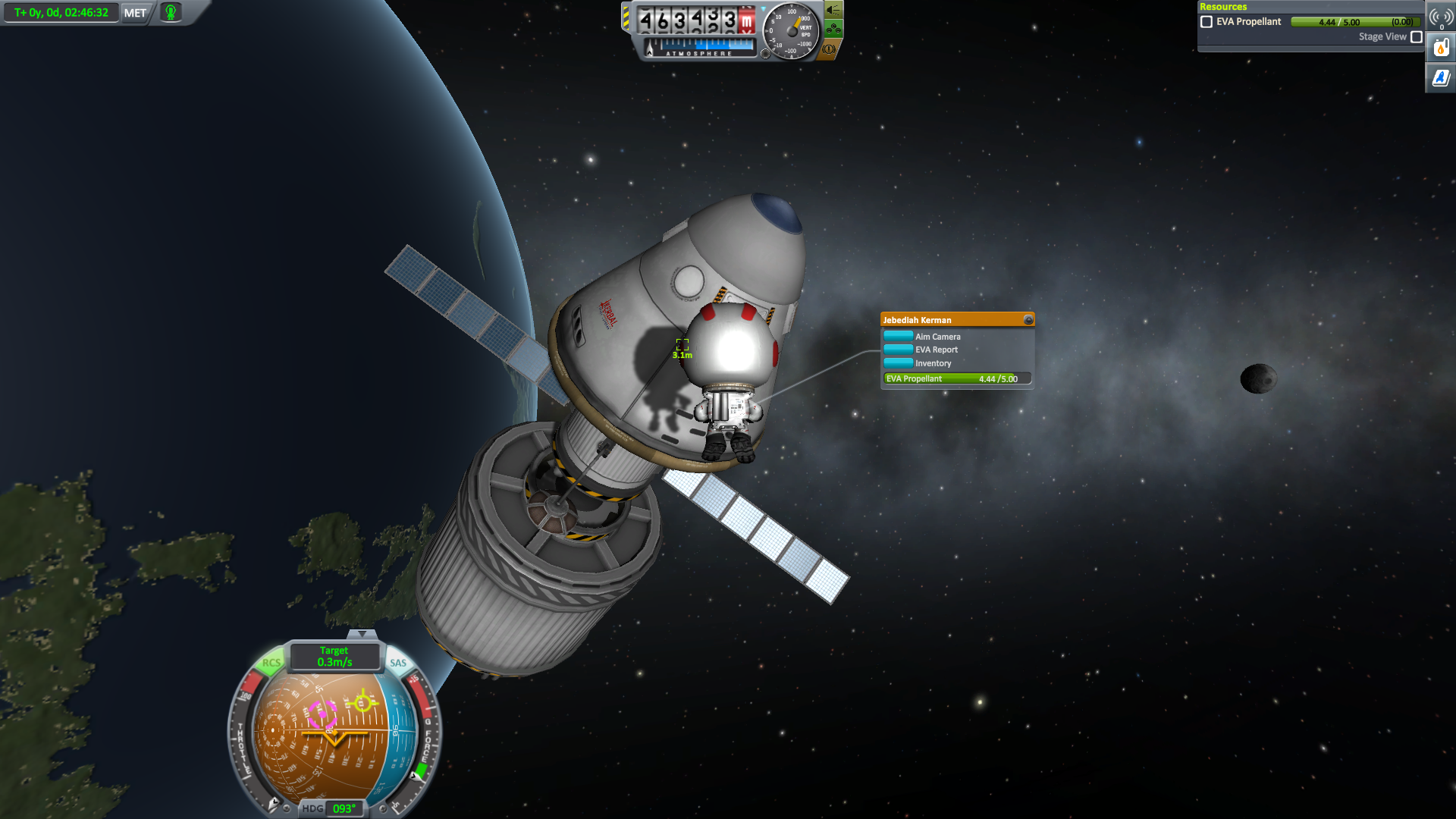The height and width of the screenshot is (819, 1456).
Task: Collapse the navball with the top arrow
Action: pyautogui.click(x=362, y=633)
